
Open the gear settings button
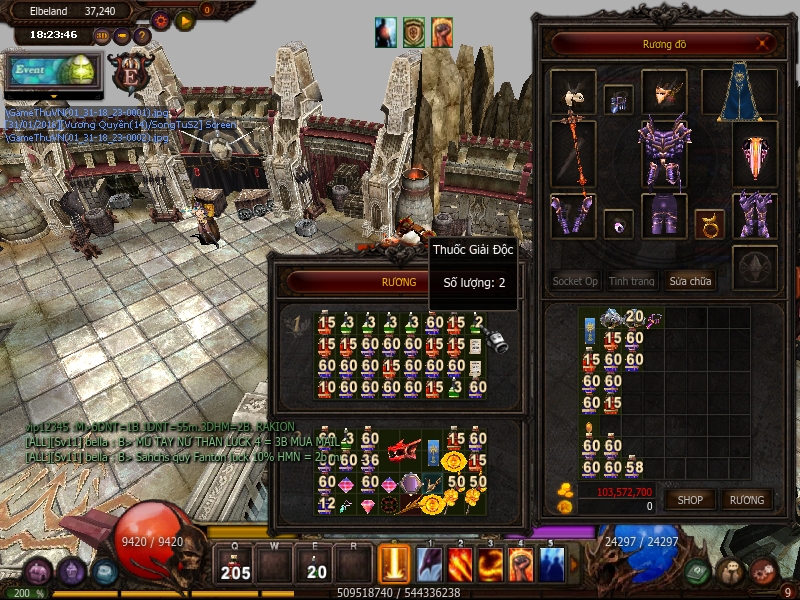click(x=160, y=20)
